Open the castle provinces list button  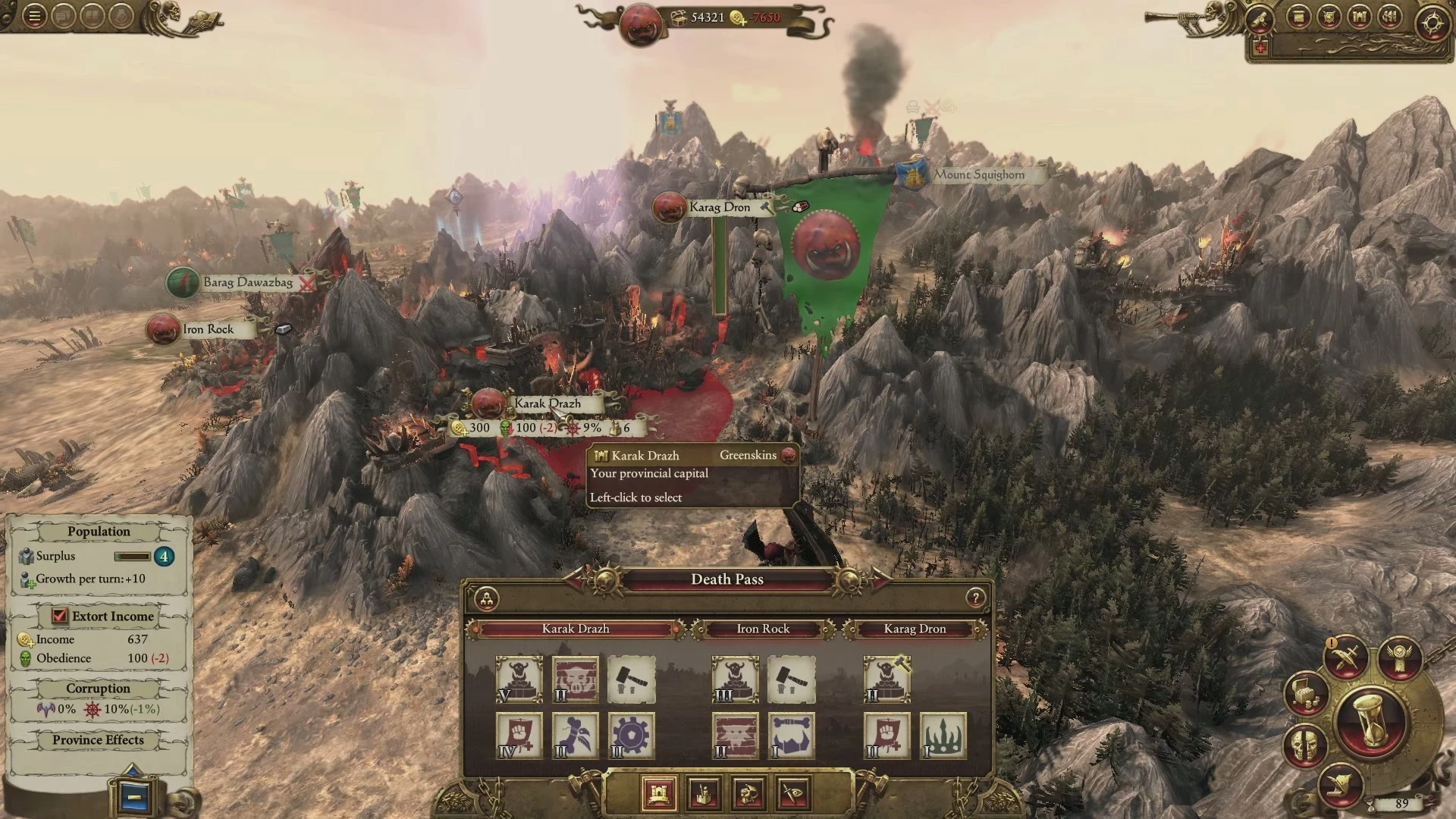(1359, 17)
